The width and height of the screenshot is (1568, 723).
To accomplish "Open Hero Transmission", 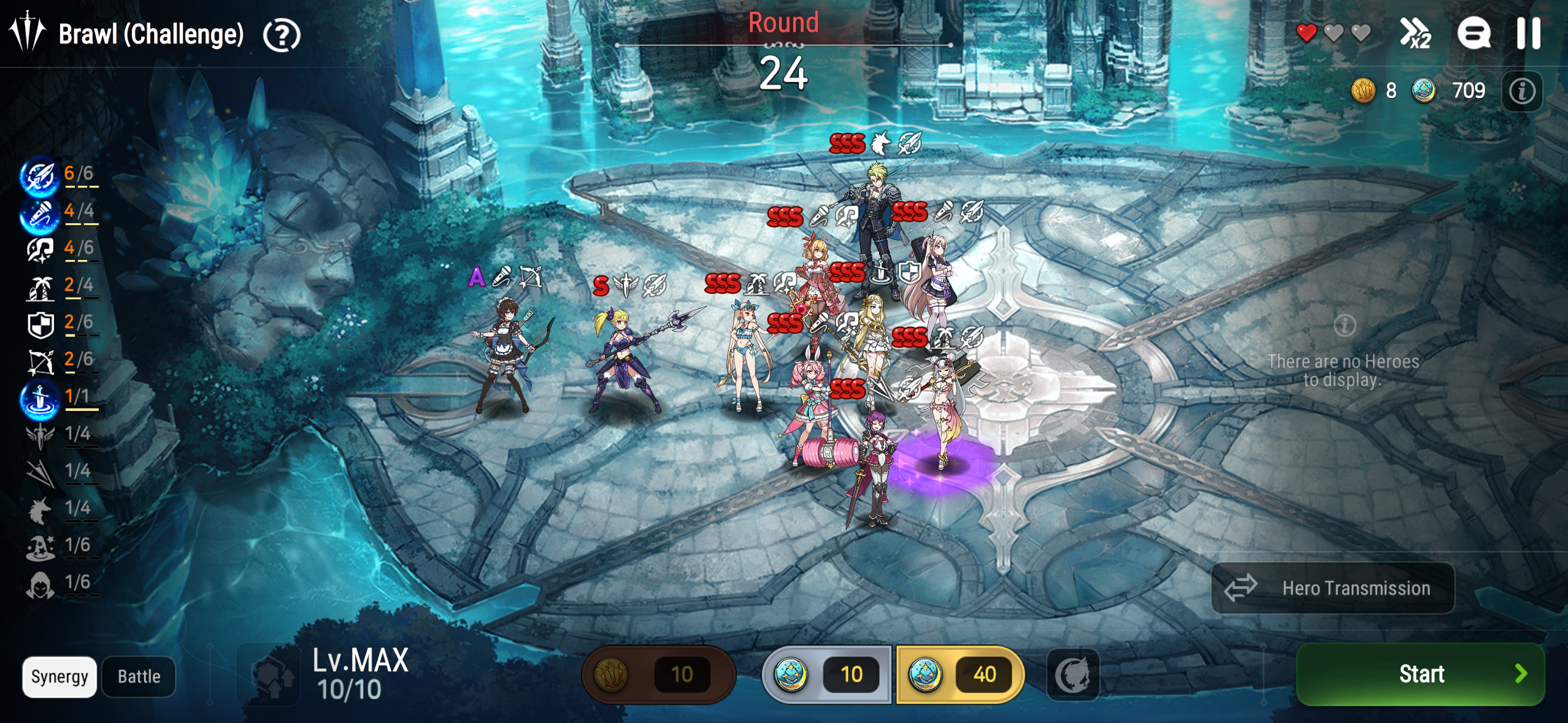I will click(1332, 588).
